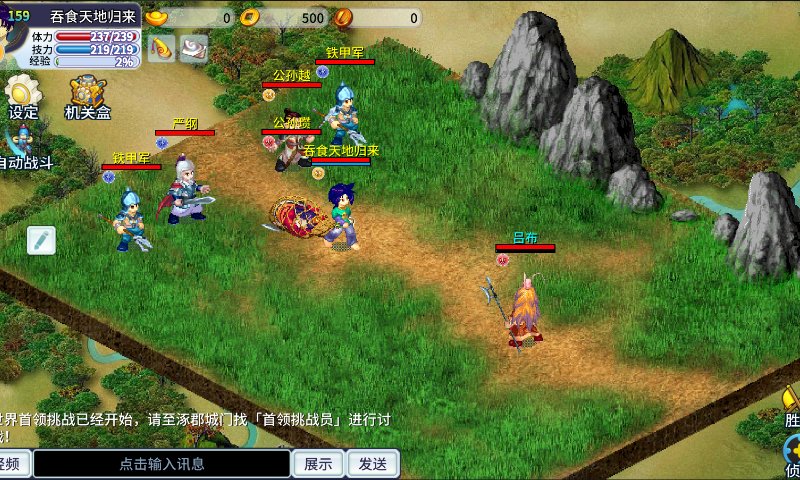
Task: Open the chat channel selector button
Action: [14, 464]
